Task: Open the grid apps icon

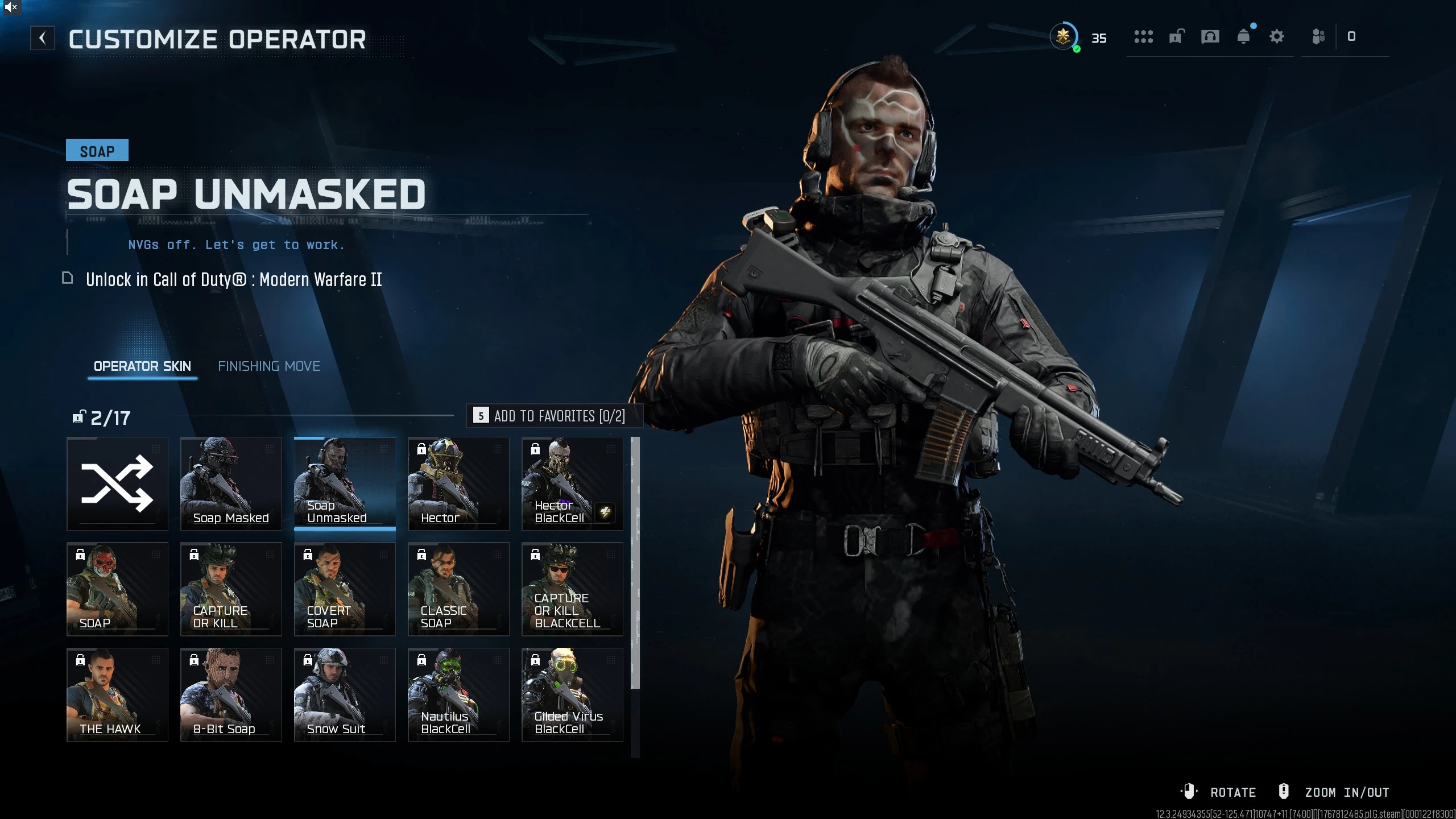Action: point(1144,36)
